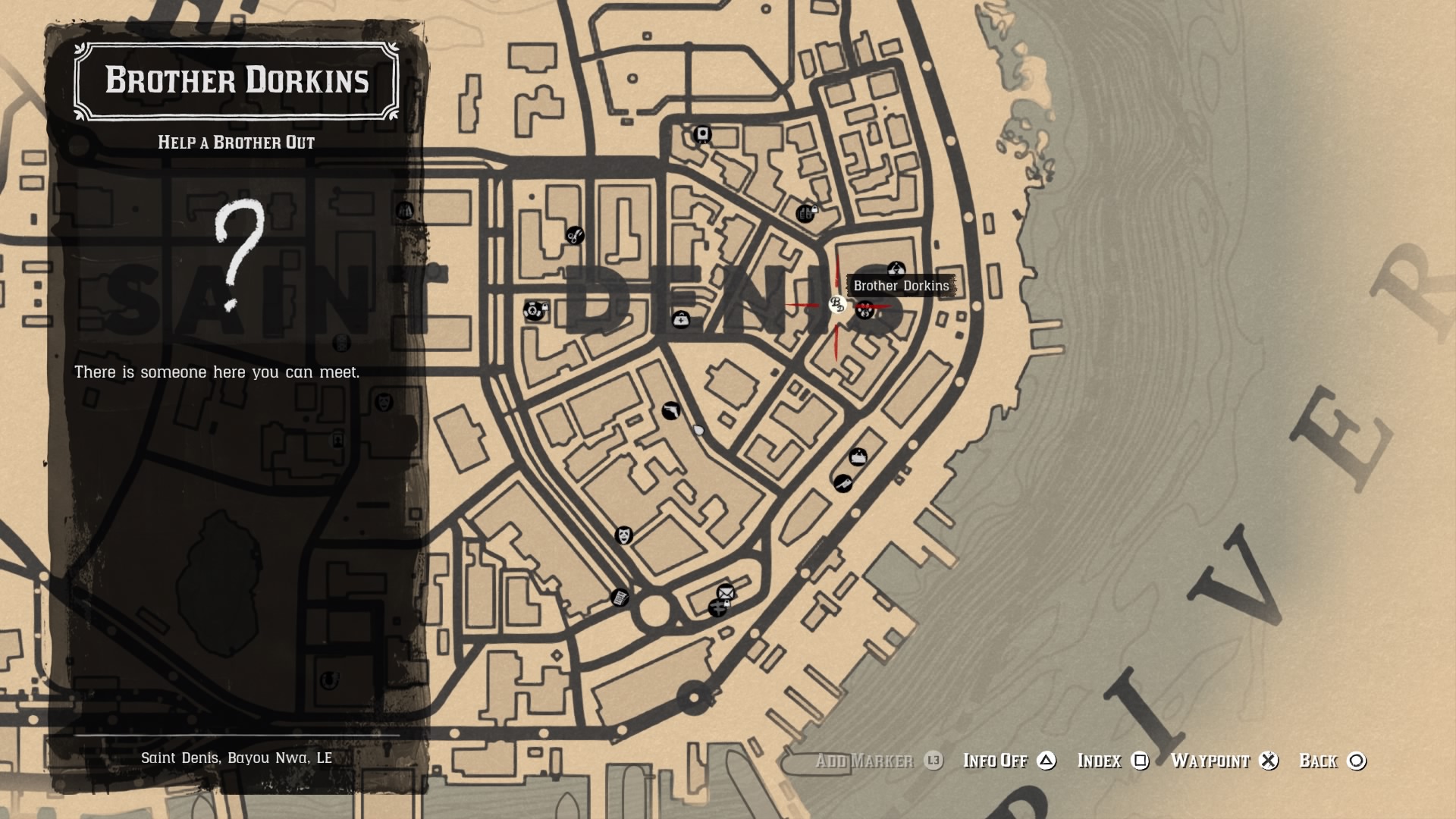Viewport: 1456px width, 819px height.
Task: Go Back from the map
Action: (x=1332, y=761)
